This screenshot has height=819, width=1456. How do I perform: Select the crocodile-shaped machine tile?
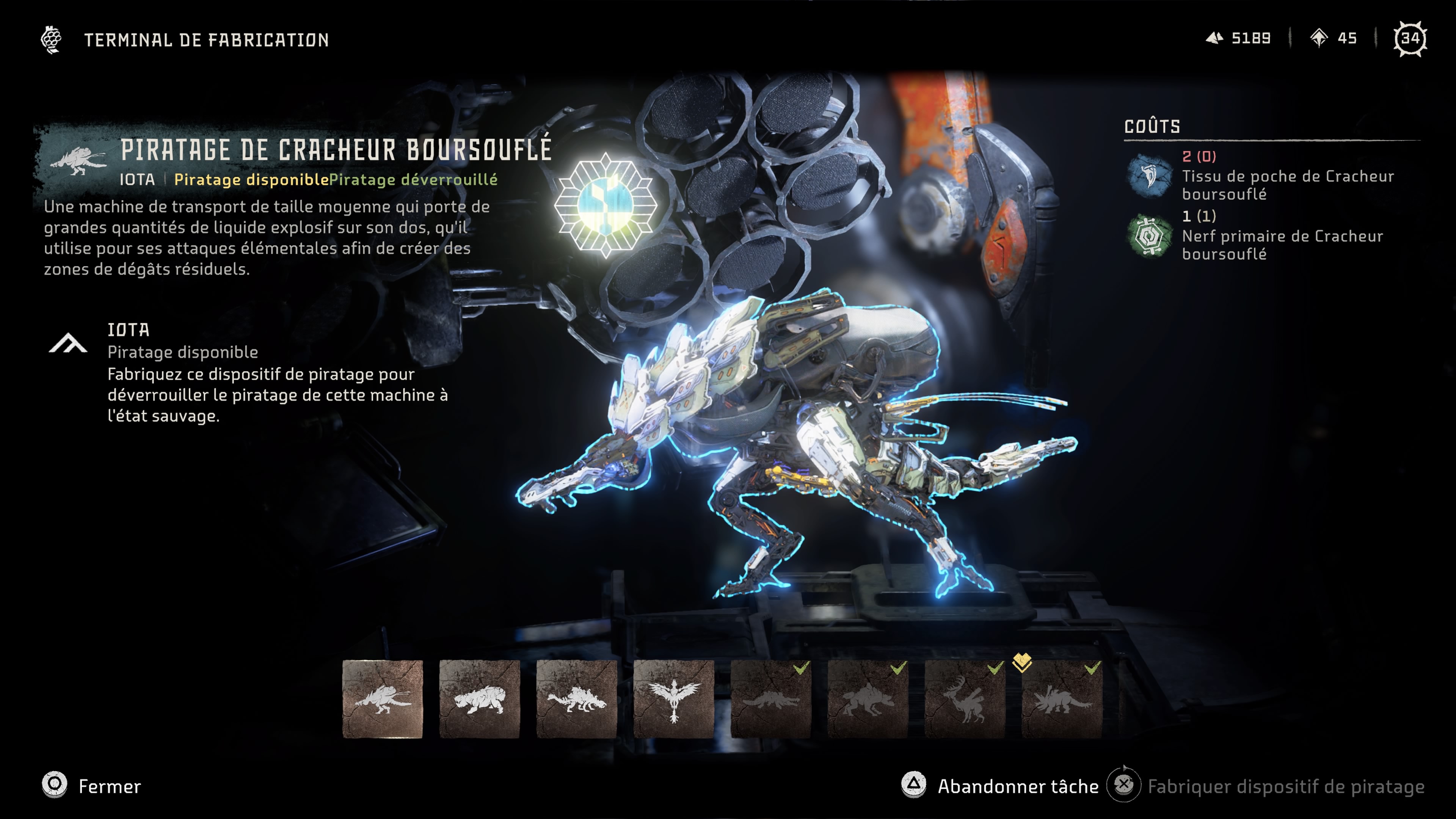[x=770, y=698]
